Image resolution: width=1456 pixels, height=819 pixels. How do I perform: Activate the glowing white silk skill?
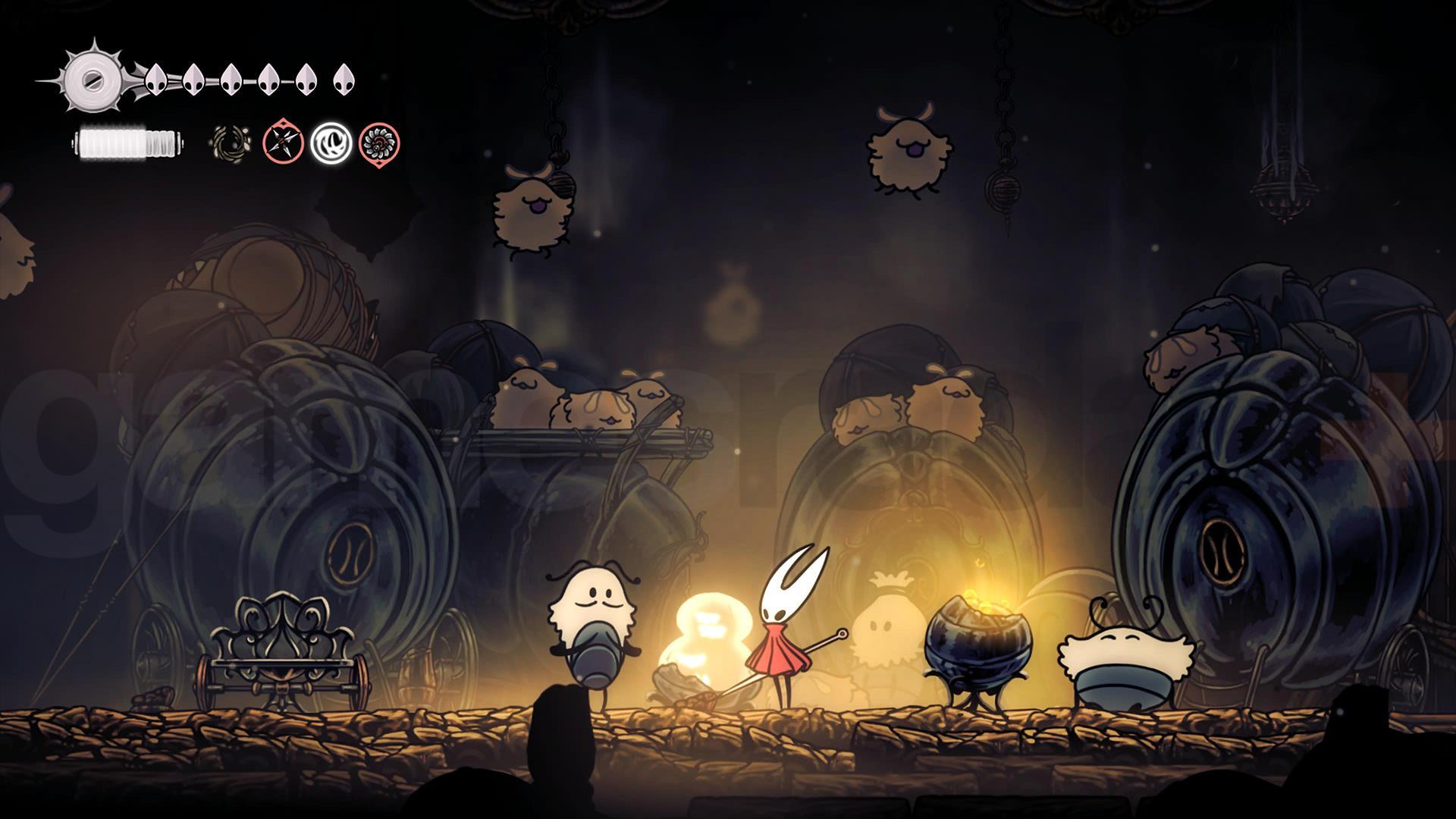coord(330,143)
